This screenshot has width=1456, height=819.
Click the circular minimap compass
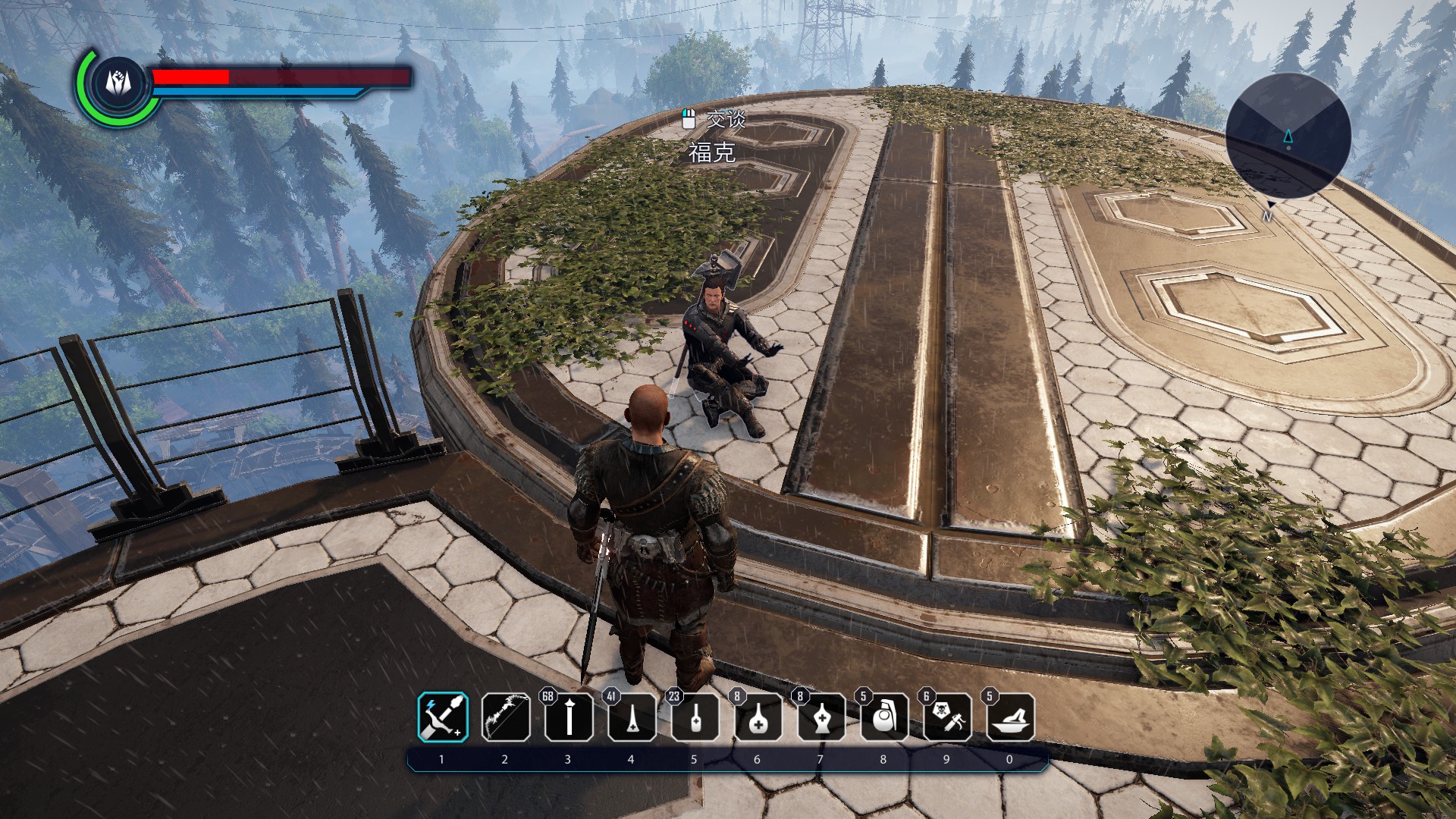(1288, 136)
